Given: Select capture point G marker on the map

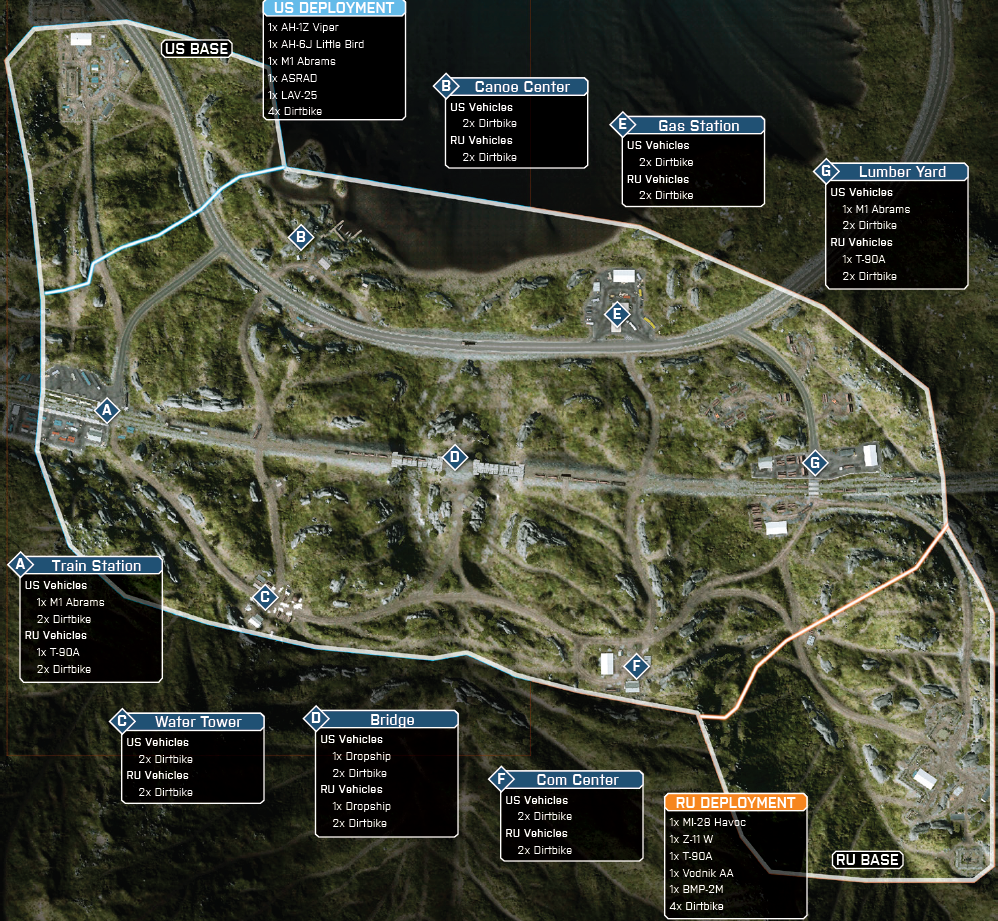Looking at the screenshot, I should pos(816,463).
